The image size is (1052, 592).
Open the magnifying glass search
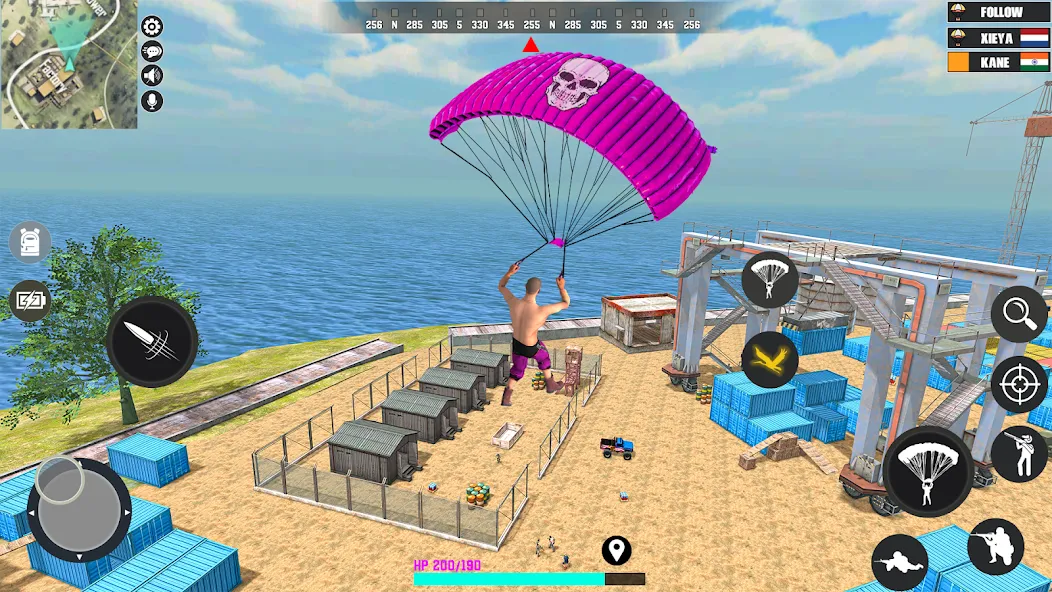pos(1019,314)
